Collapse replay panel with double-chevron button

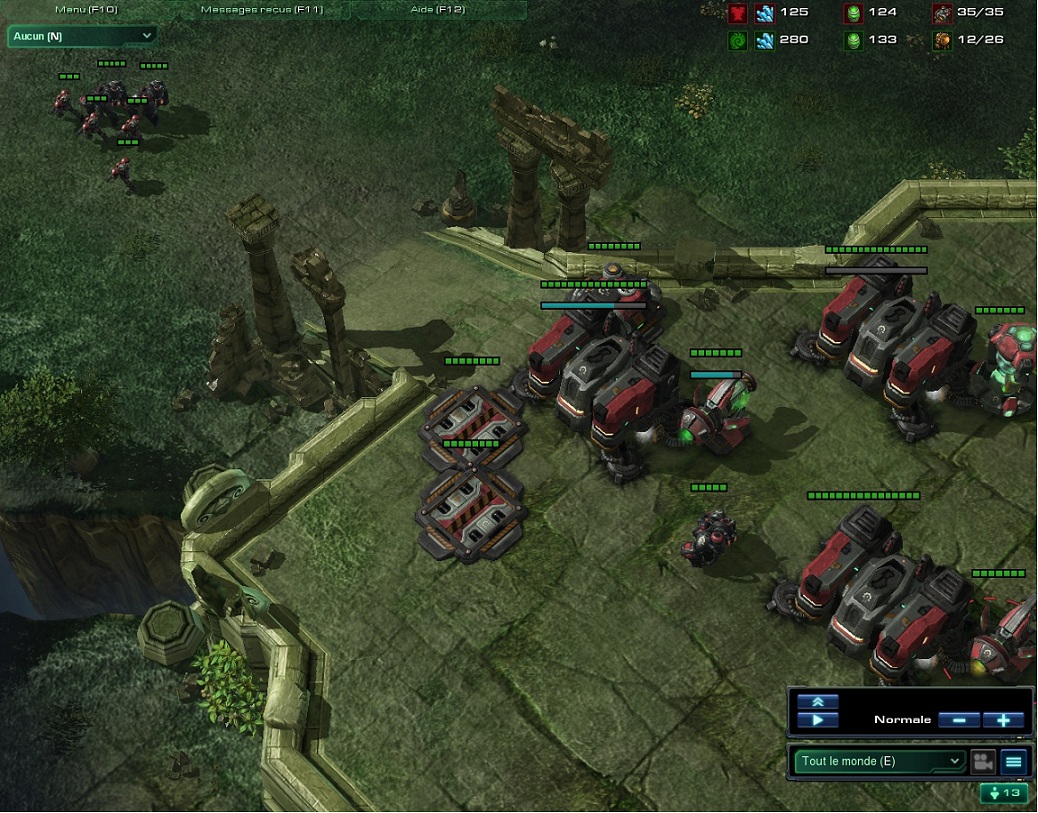click(818, 703)
